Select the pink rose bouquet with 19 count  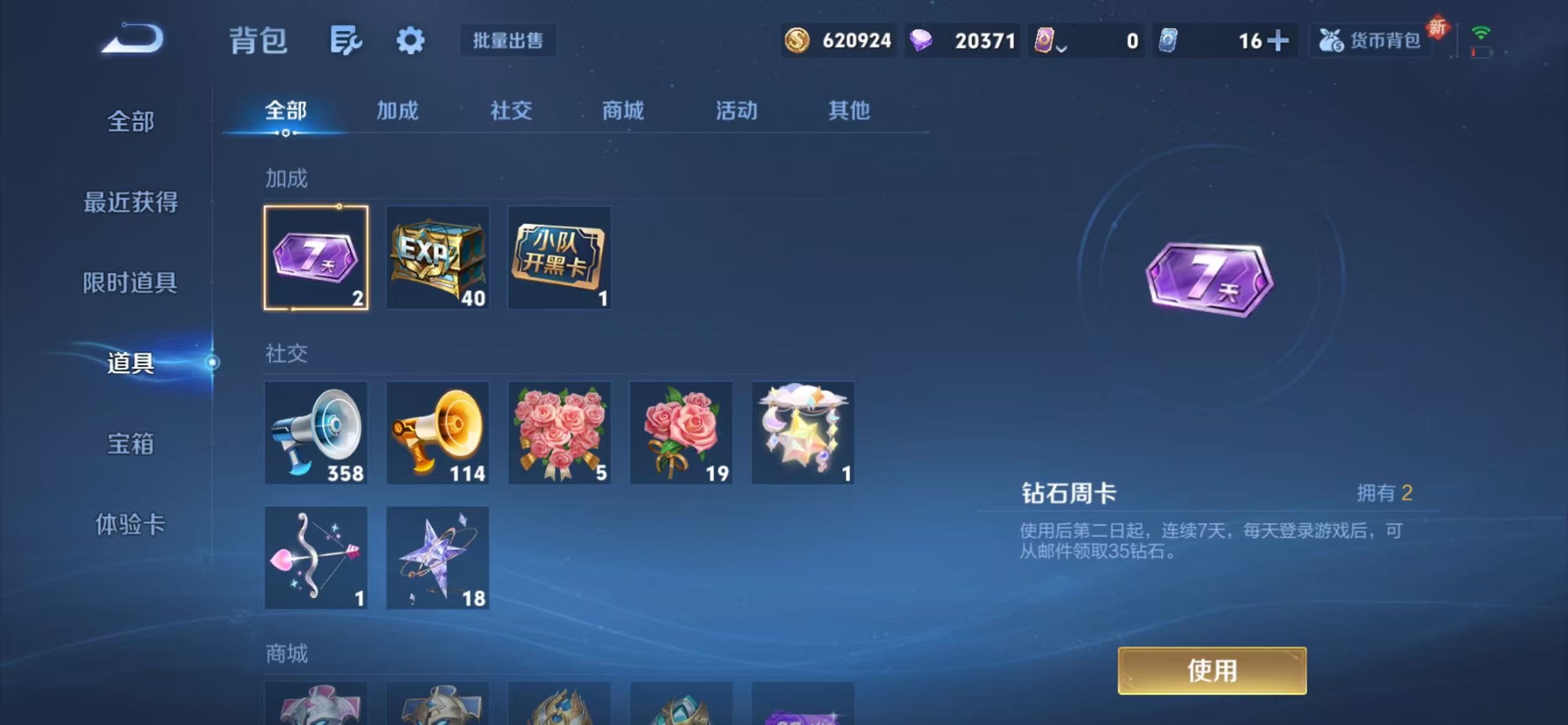680,432
